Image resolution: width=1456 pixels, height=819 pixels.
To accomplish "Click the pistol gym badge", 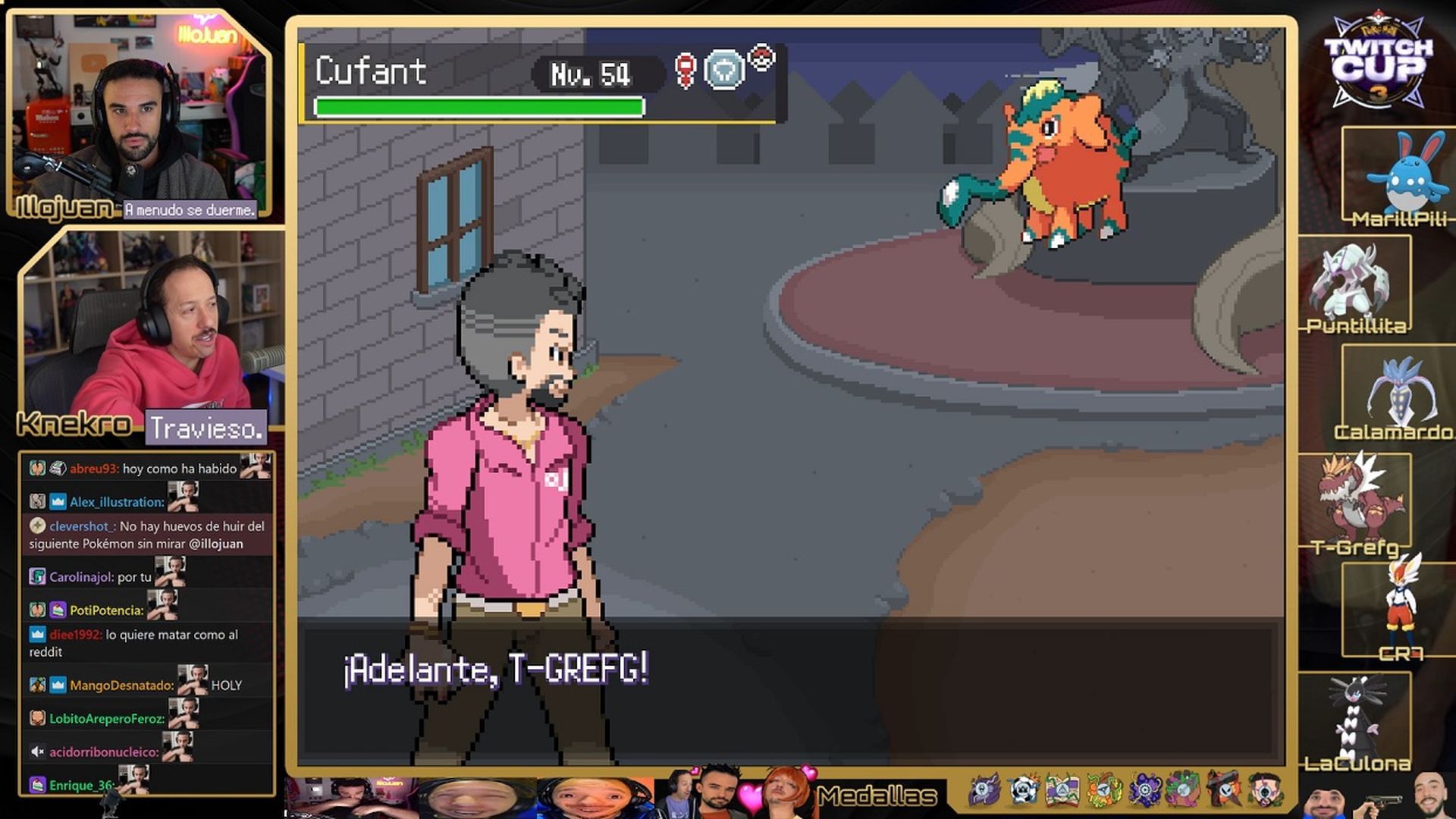I will pos(1223,792).
